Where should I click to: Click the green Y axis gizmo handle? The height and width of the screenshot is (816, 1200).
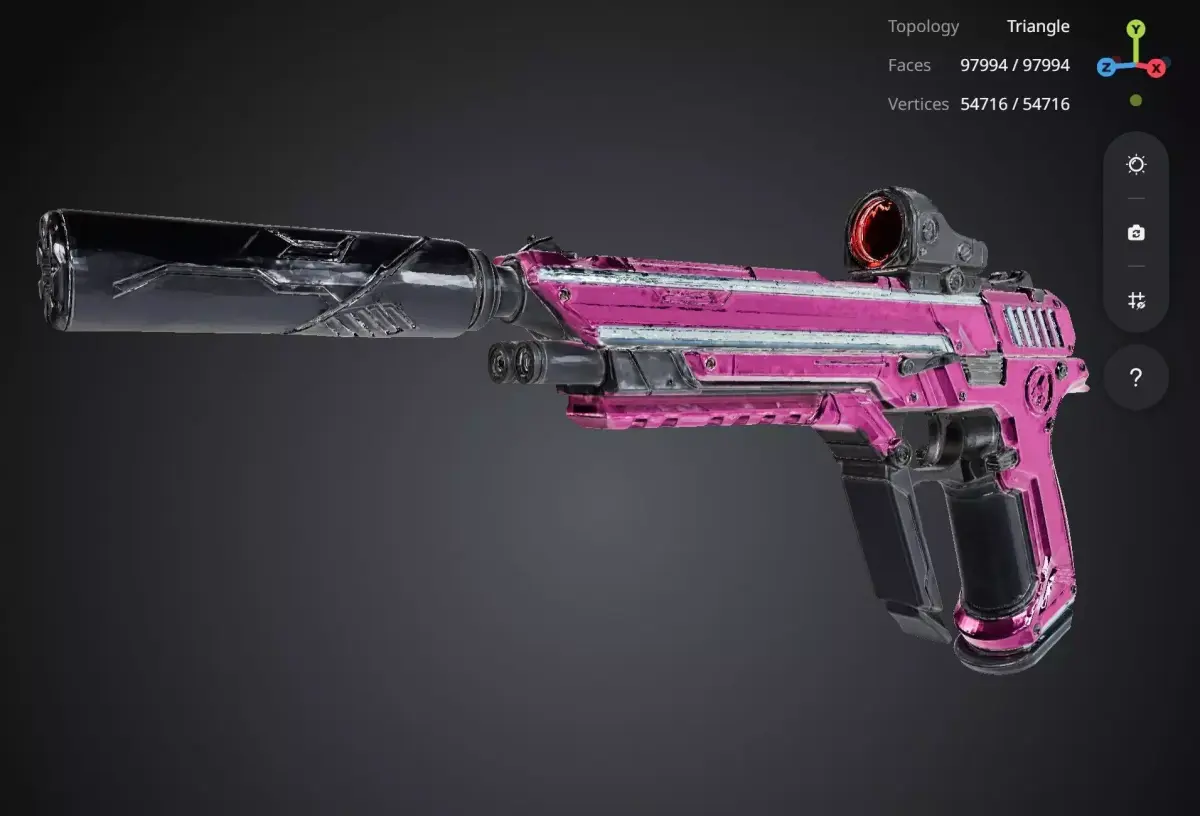click(x=1136, y=29)
